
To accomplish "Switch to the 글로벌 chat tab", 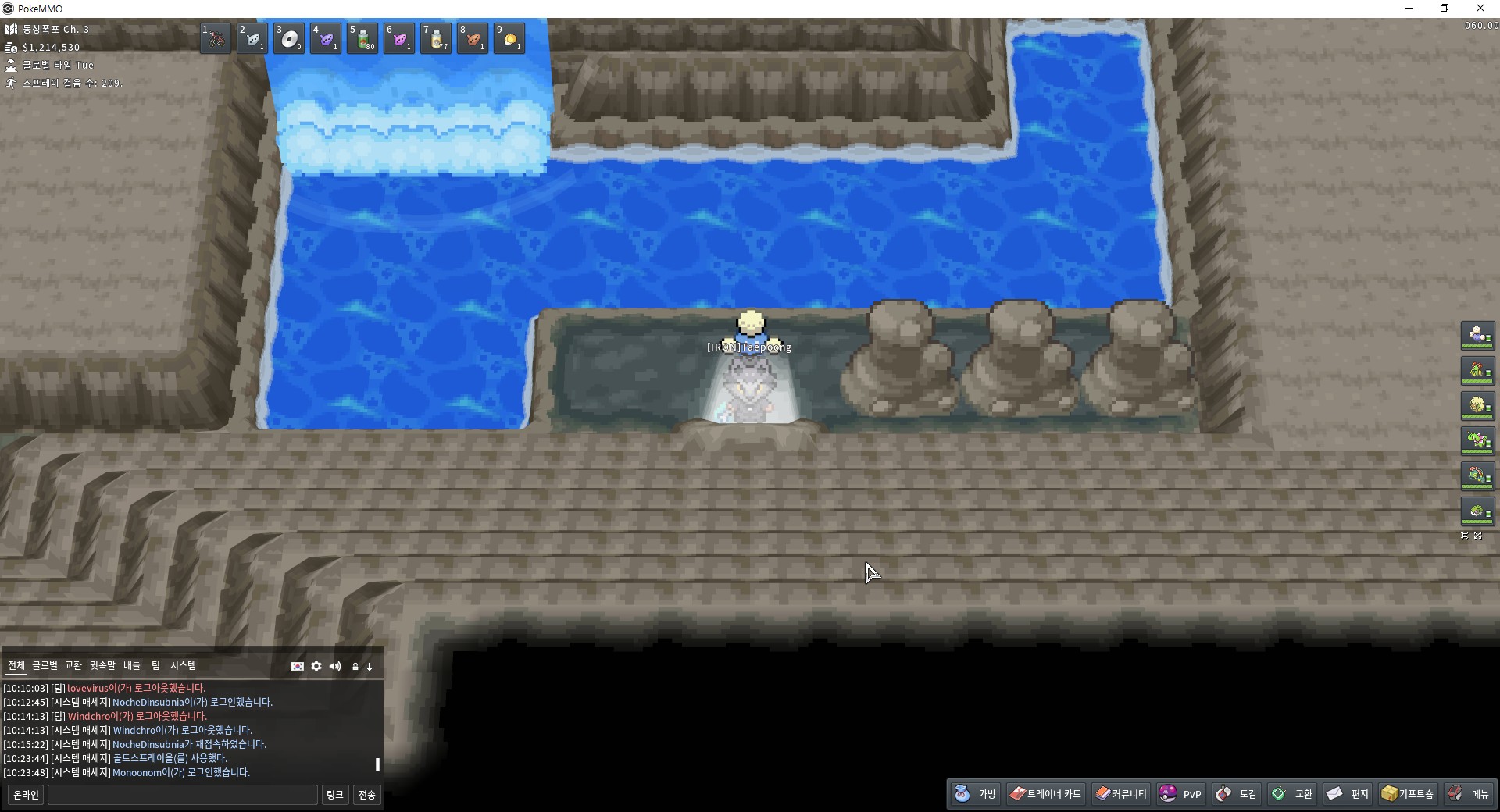I will coord(45,665).
